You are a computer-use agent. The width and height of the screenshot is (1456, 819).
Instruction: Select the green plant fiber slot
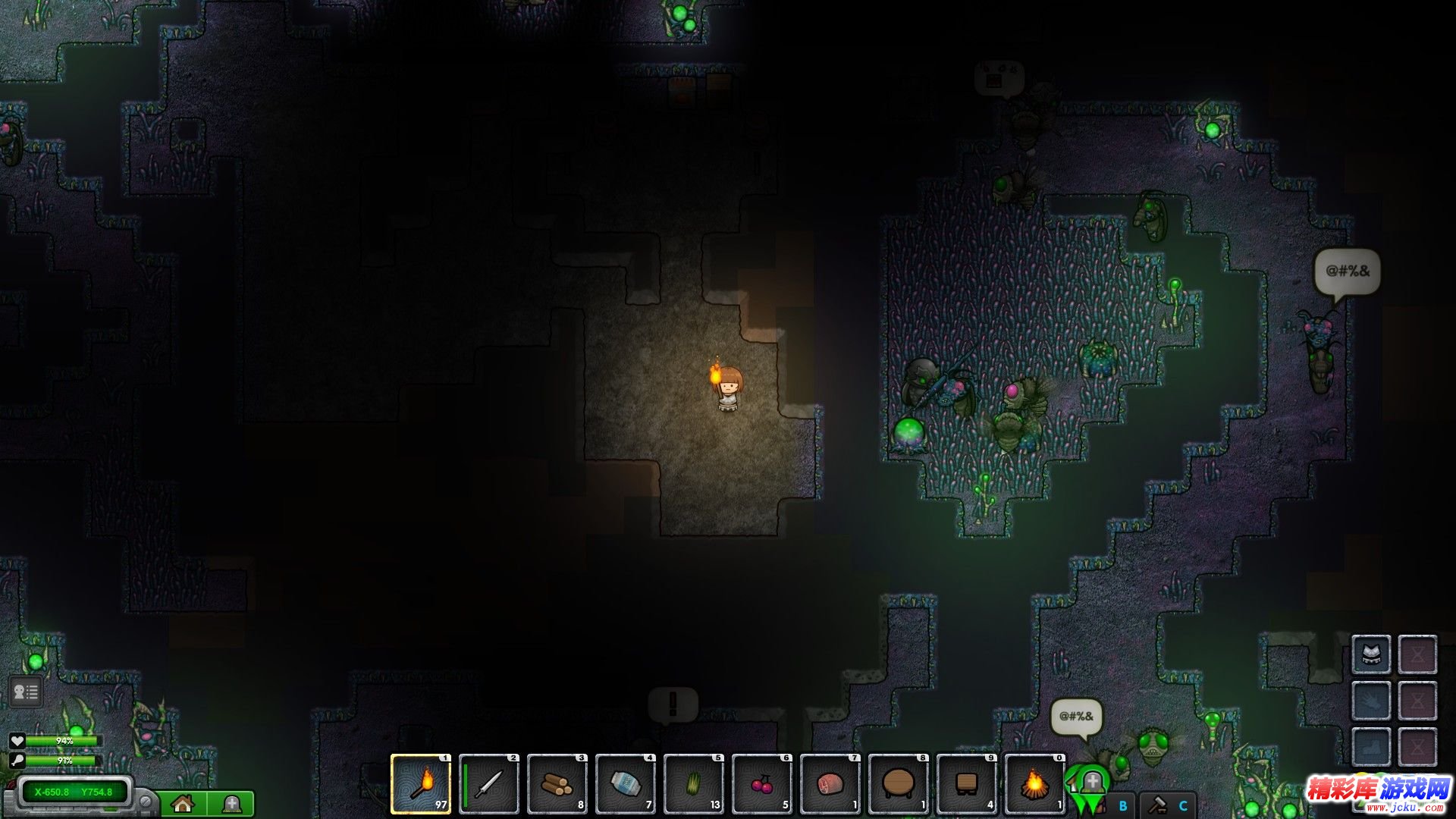click(x=694, y=784)
